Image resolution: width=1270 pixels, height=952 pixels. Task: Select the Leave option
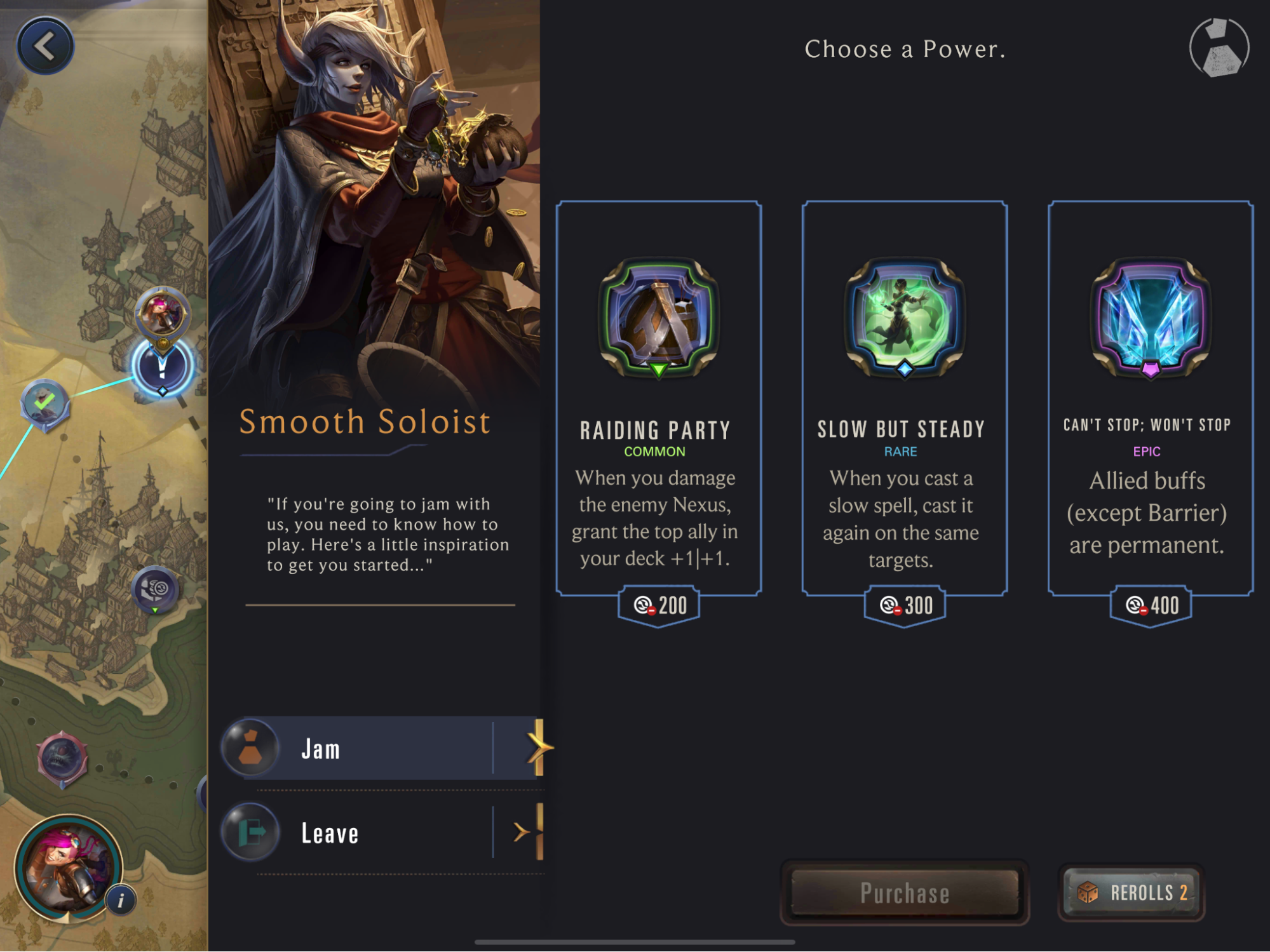pyautogui.click(x=381, y=833)
